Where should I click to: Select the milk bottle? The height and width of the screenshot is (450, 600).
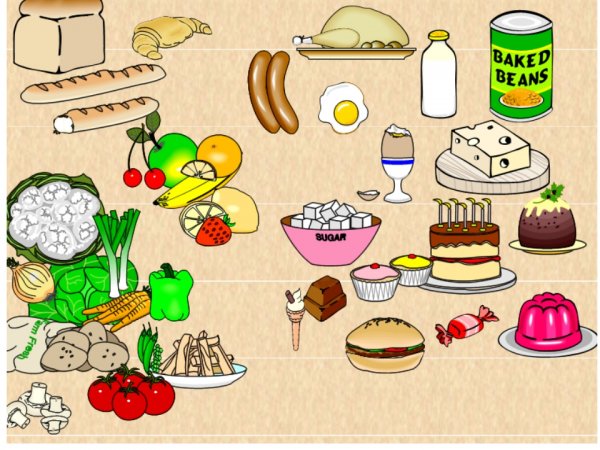click(438, 75)
